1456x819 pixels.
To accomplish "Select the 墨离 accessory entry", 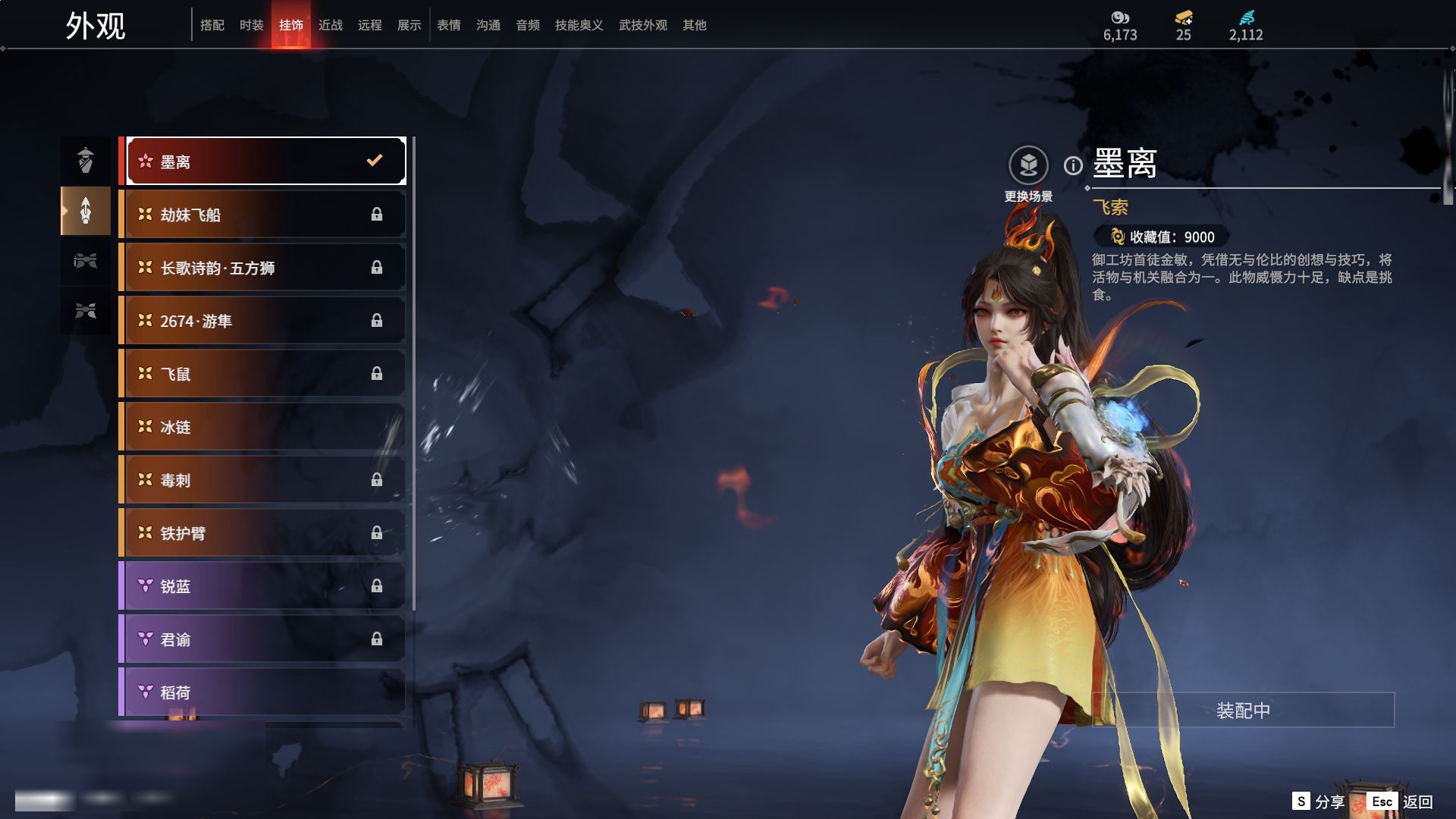I will click(x=265, y=161).
